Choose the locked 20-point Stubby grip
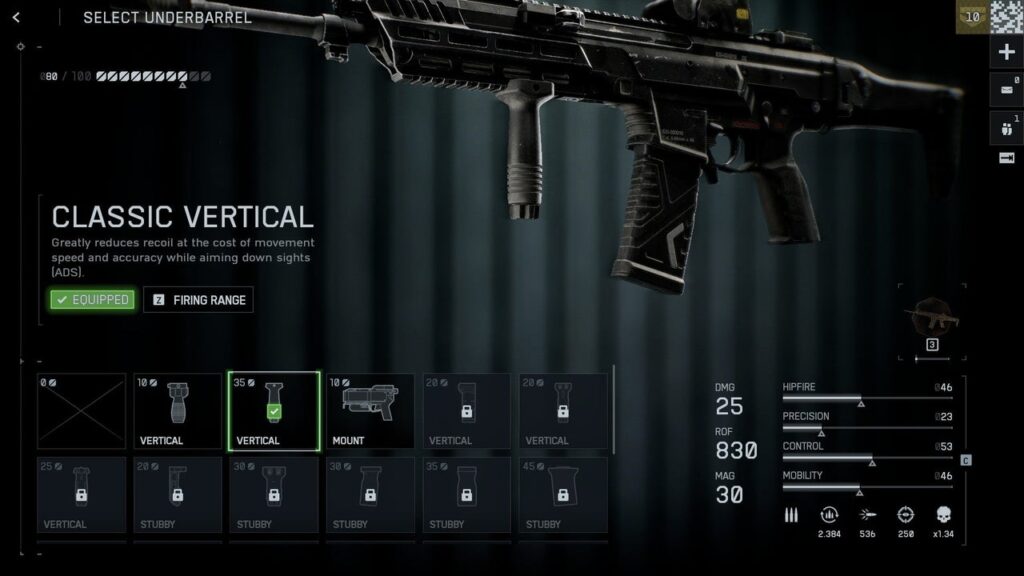1024x576 pixels. pyautogui.click(x=178, y=495)
